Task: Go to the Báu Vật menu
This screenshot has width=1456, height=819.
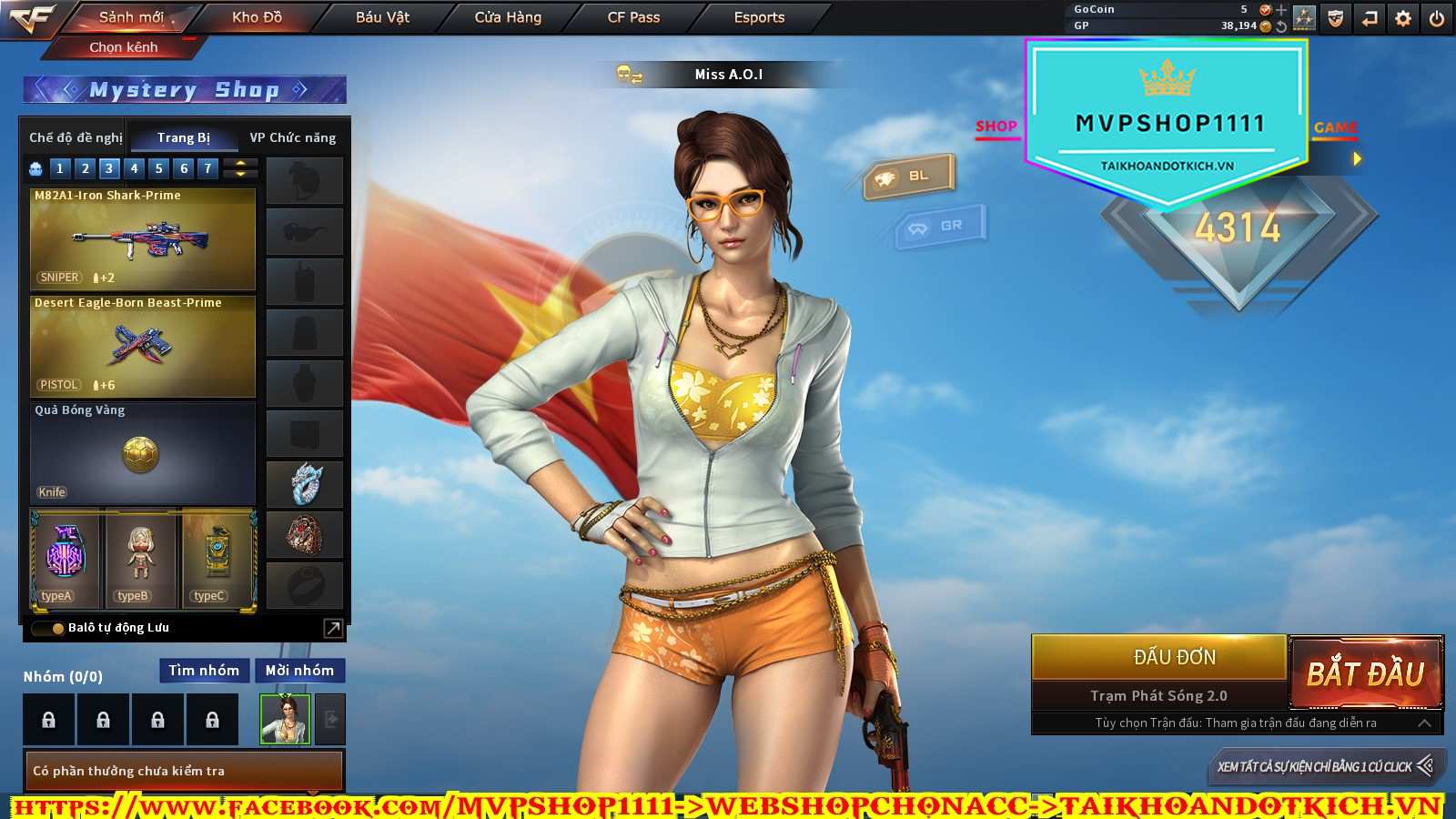Action: point(382,17)
